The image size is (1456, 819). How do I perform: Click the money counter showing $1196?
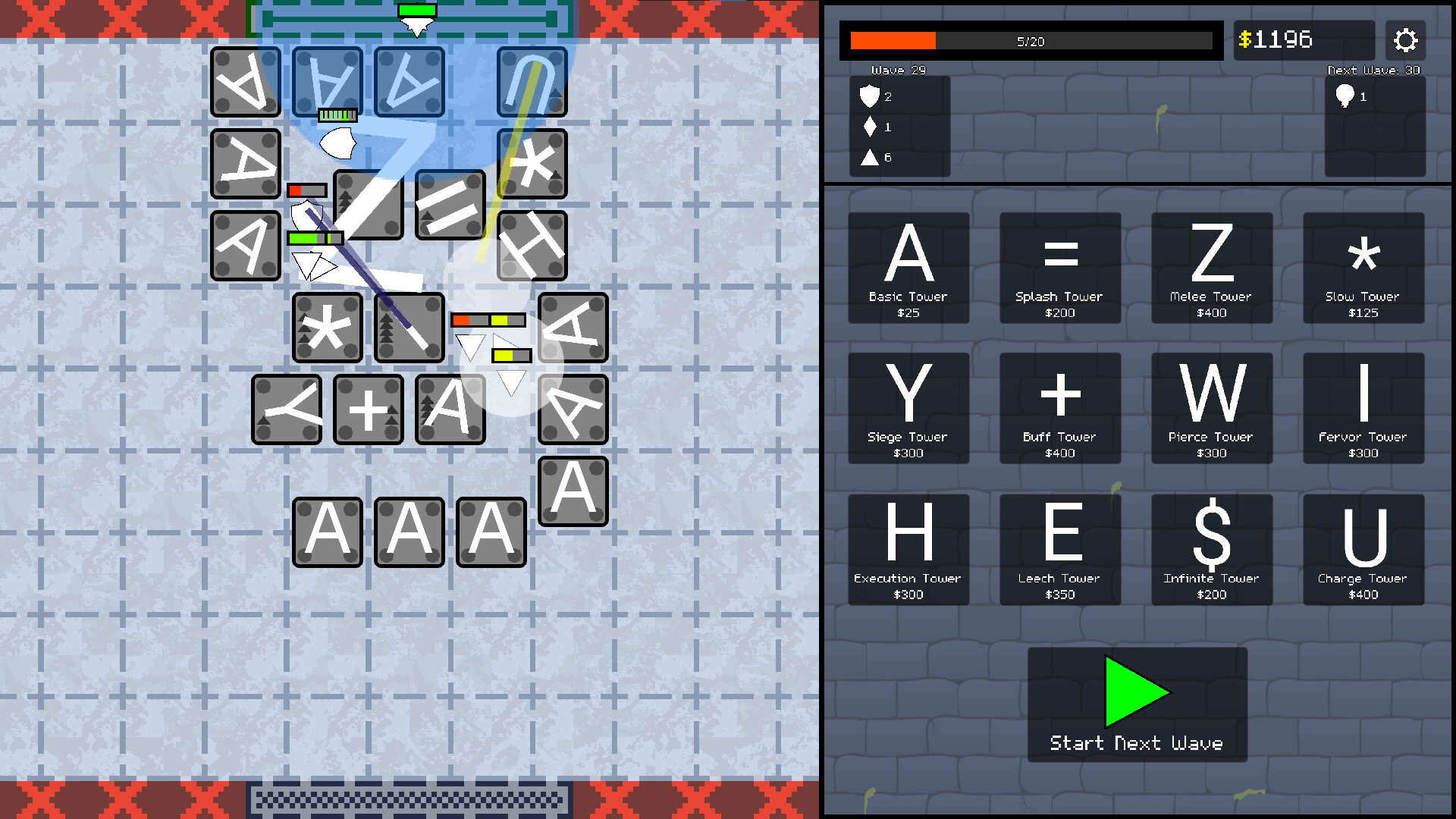(x=1304, y=41)
